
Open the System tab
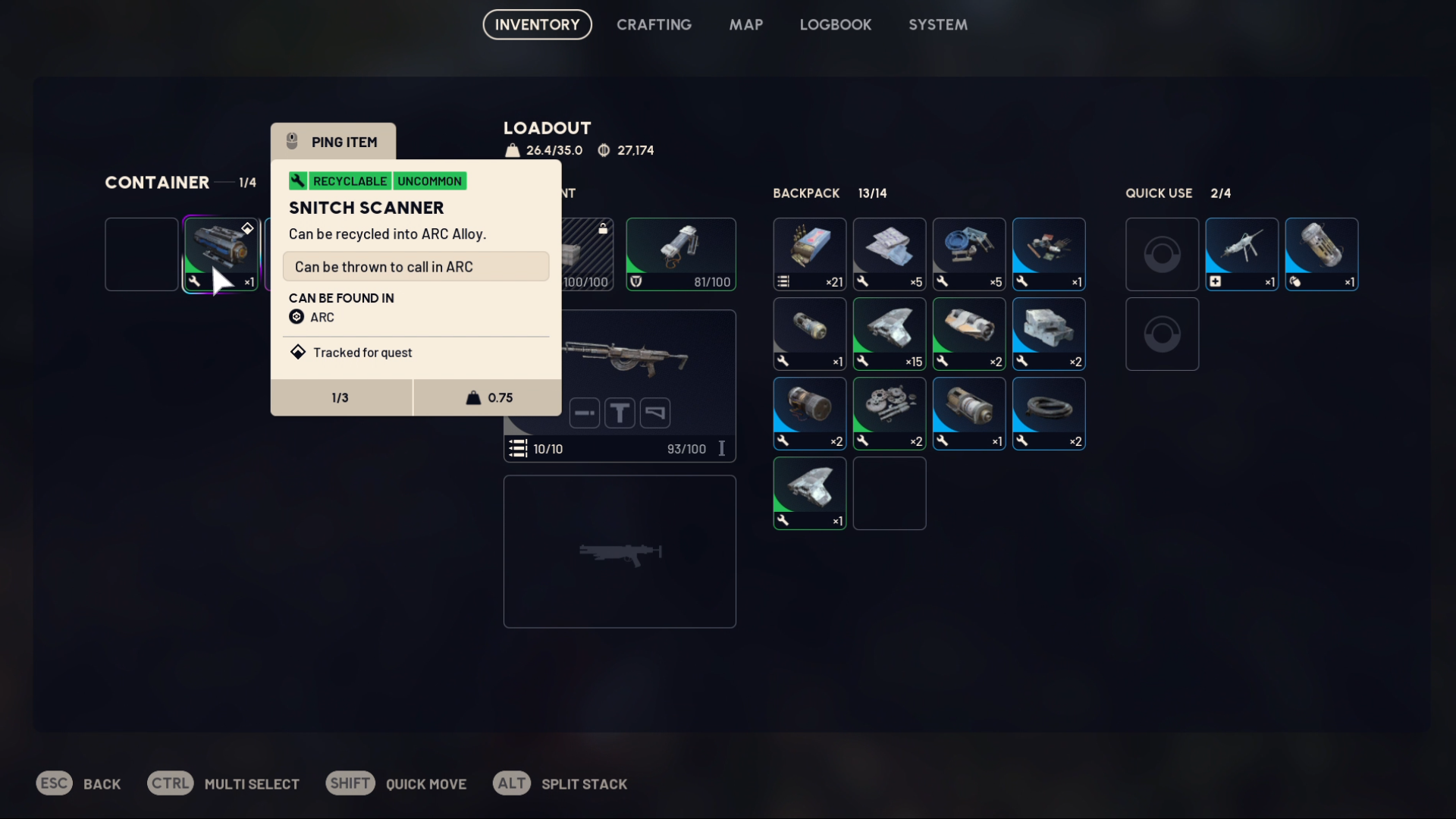pyautogui.click(x=937, y=24)
